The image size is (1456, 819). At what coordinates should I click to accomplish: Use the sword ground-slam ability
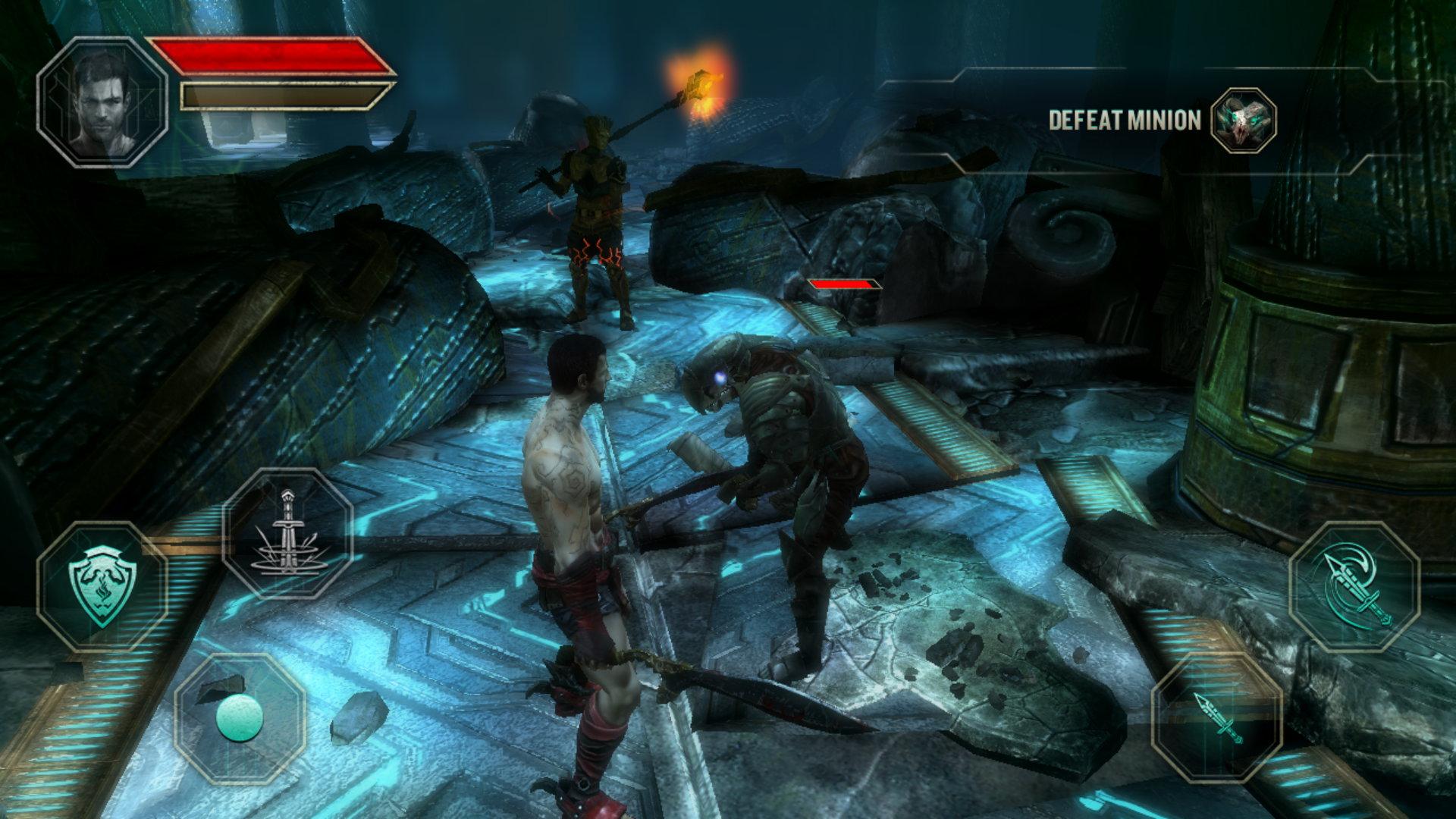point(287,533)
